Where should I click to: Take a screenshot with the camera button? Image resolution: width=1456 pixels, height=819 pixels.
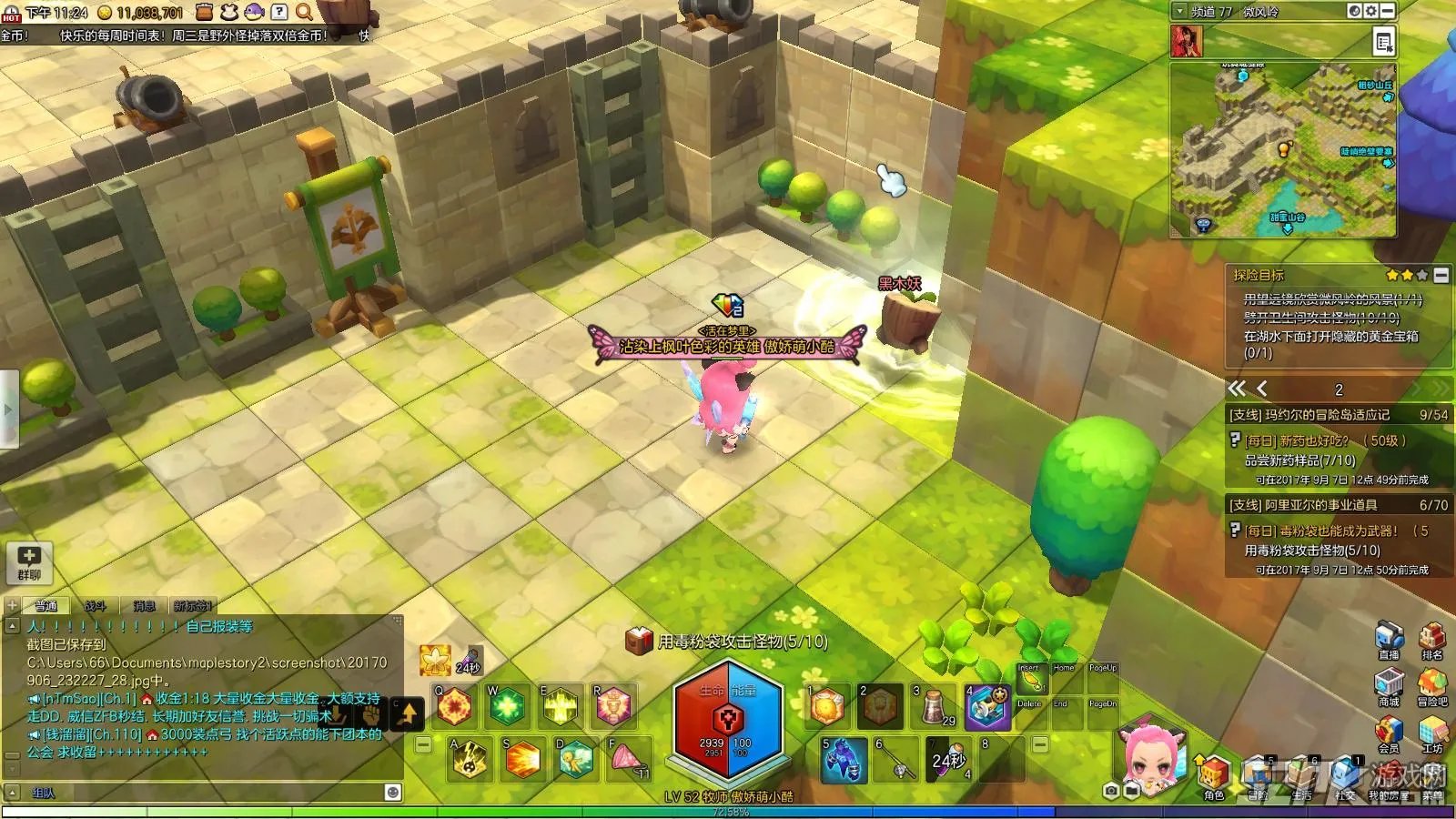point(1110,792)
